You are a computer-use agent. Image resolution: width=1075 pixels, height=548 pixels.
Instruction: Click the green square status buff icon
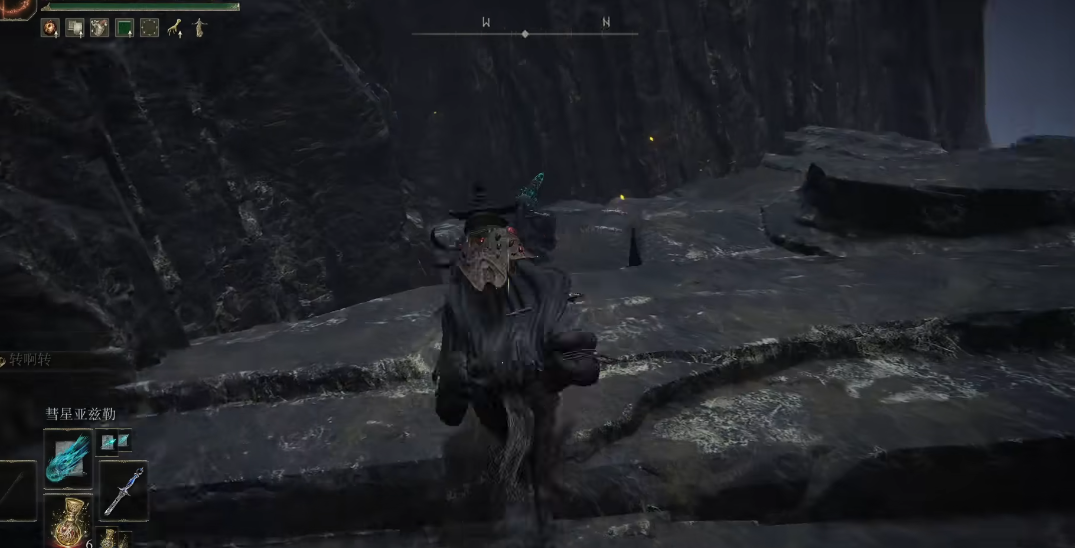tap(124, 28)
